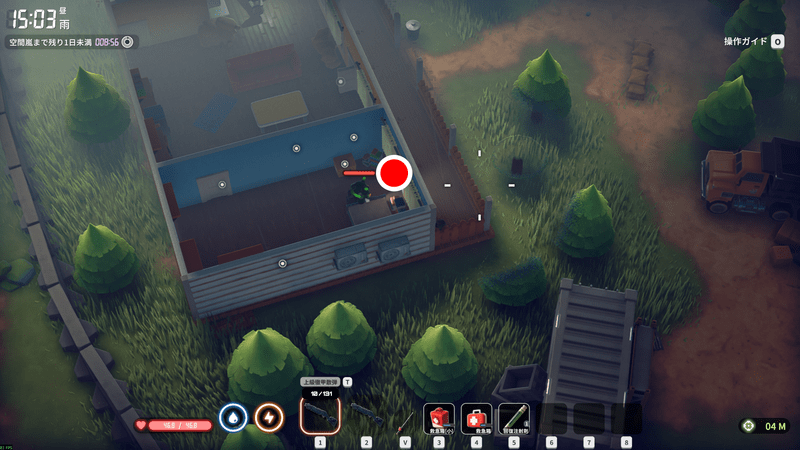
Task: Select the red medkit in slot 4
Action: pyautogui.click(x=476, y=416)
